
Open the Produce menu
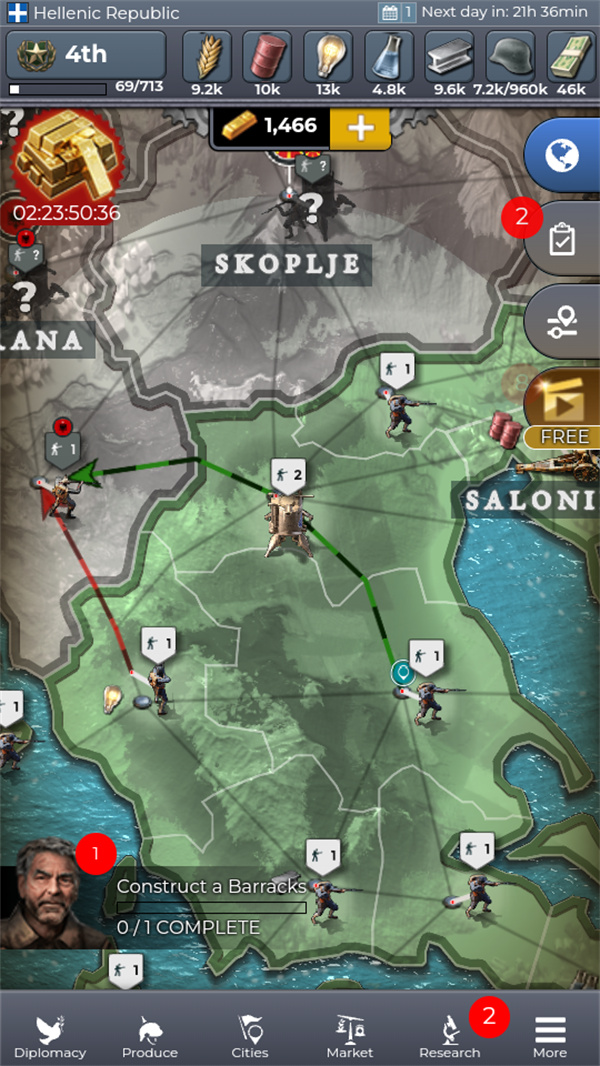150,1035
